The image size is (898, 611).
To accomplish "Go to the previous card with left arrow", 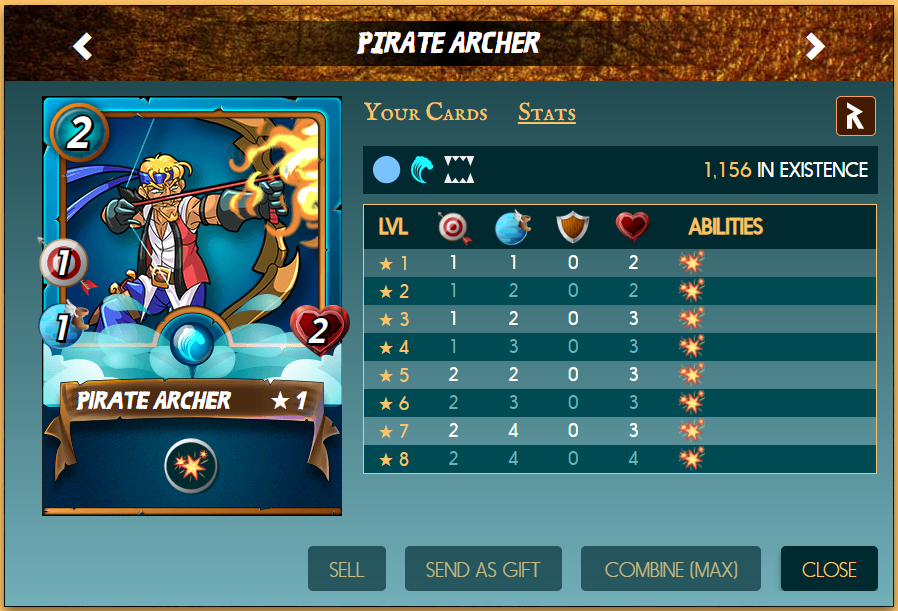I will point(83,46).
